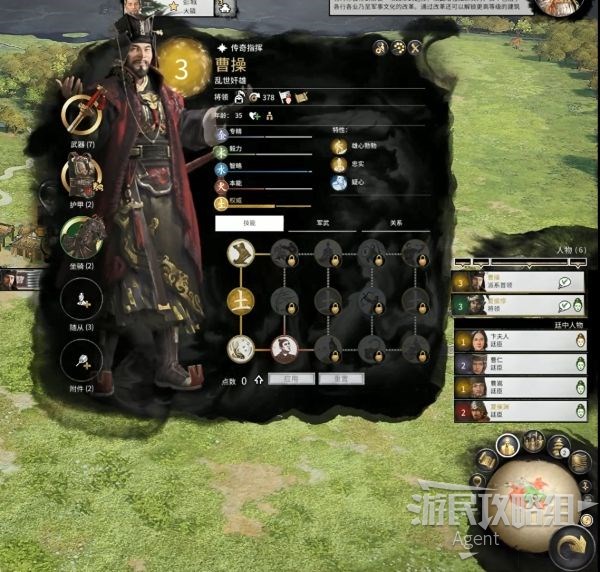600x572 pixels.
Task: Open the follower (随从) slot
Action: tap(82, 298)
